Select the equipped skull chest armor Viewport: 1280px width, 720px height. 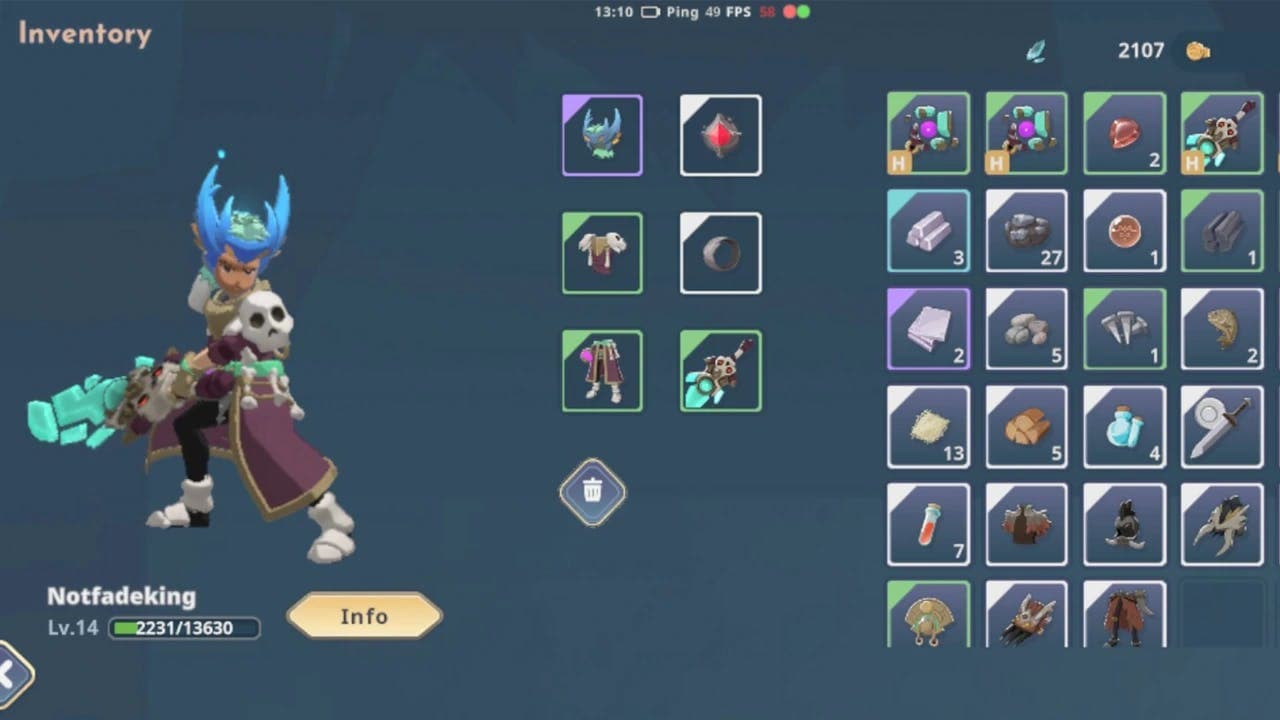[602, 253]
